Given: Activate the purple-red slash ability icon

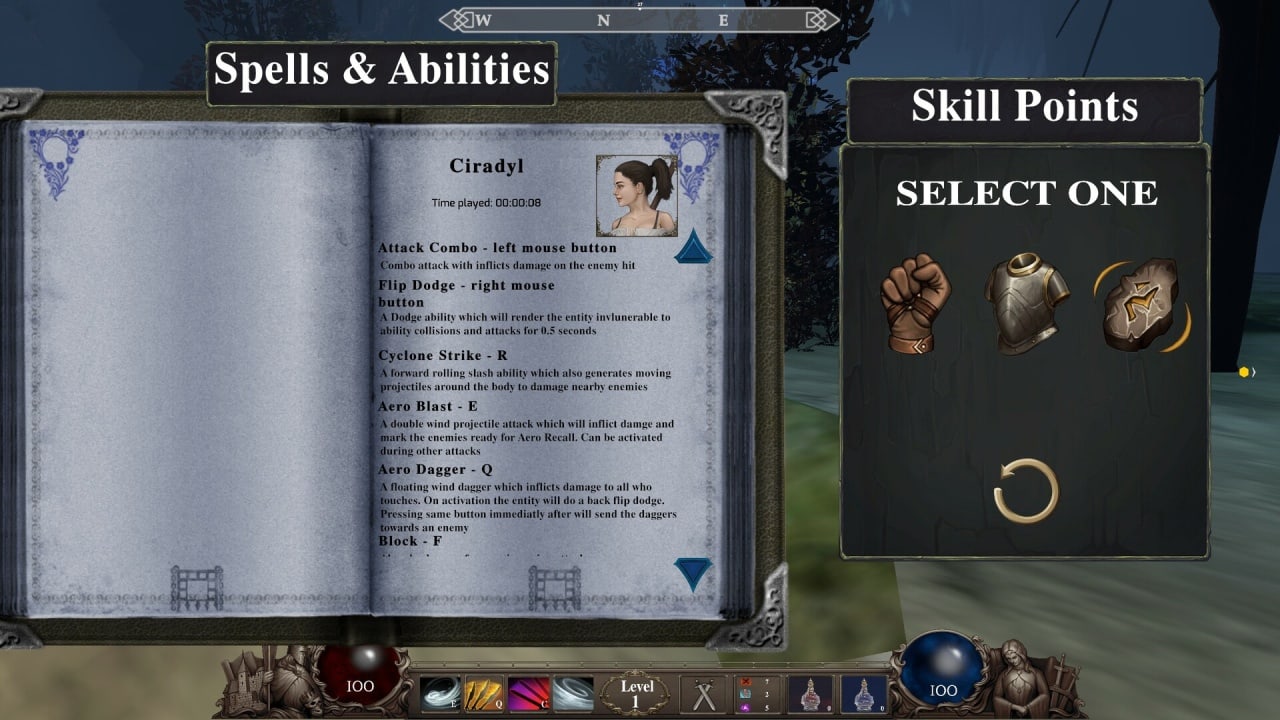Looking at the screenshot, I should tap(528, 694).
